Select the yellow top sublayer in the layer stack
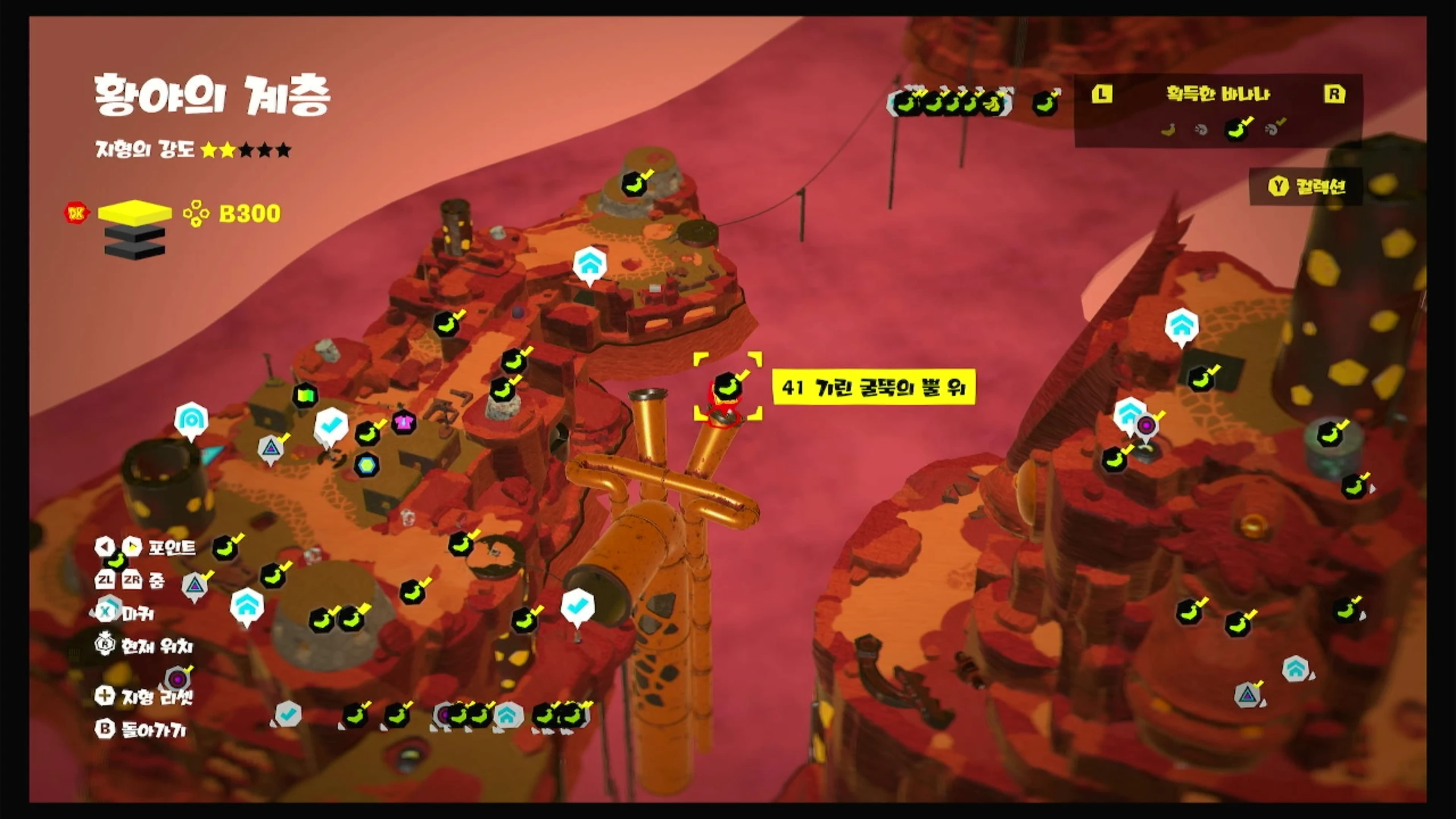The width and height of the screenshot is (1456, 819). tap(135, 213)
